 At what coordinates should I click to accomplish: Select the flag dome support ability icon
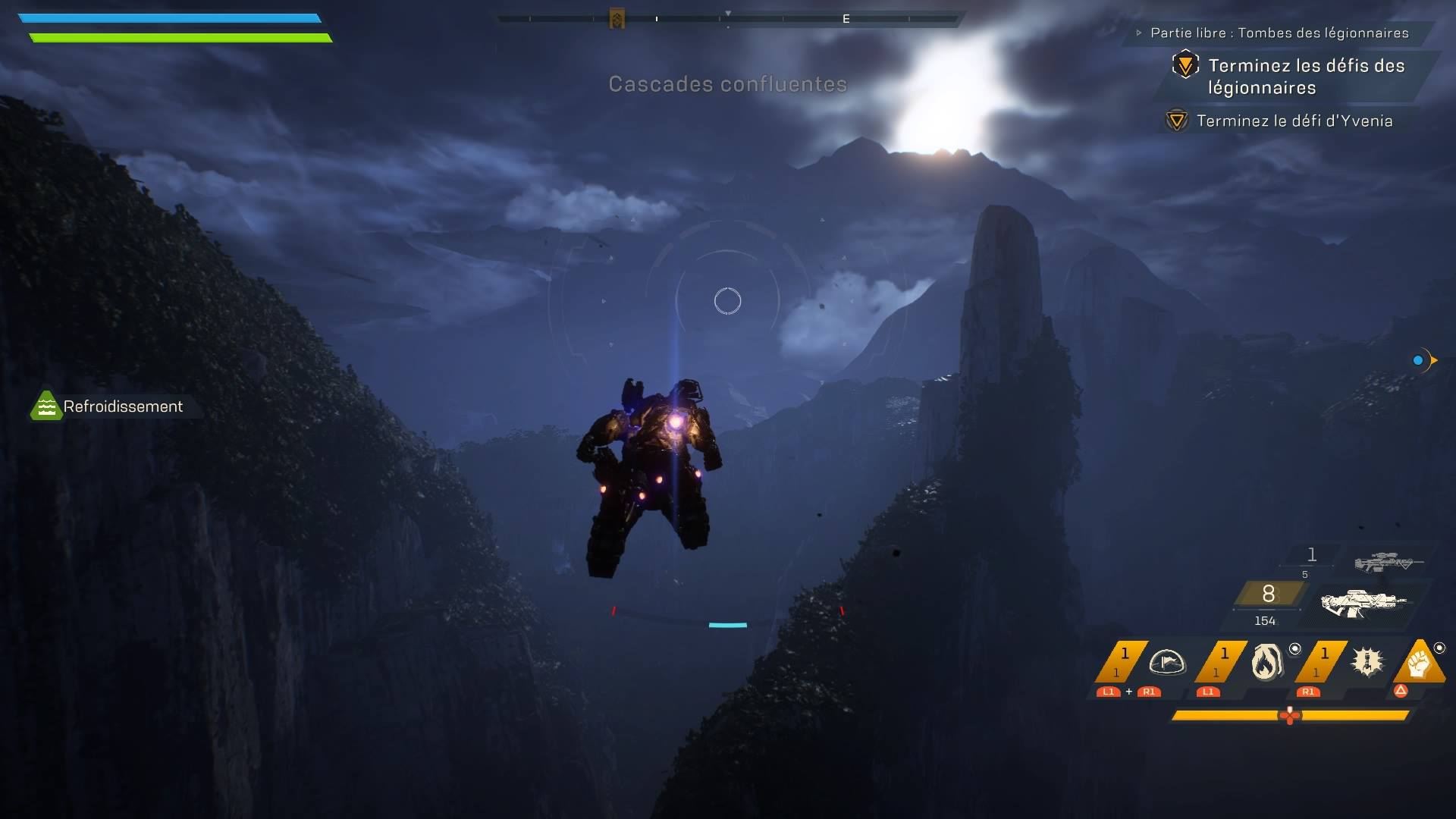coord(1166,662)
